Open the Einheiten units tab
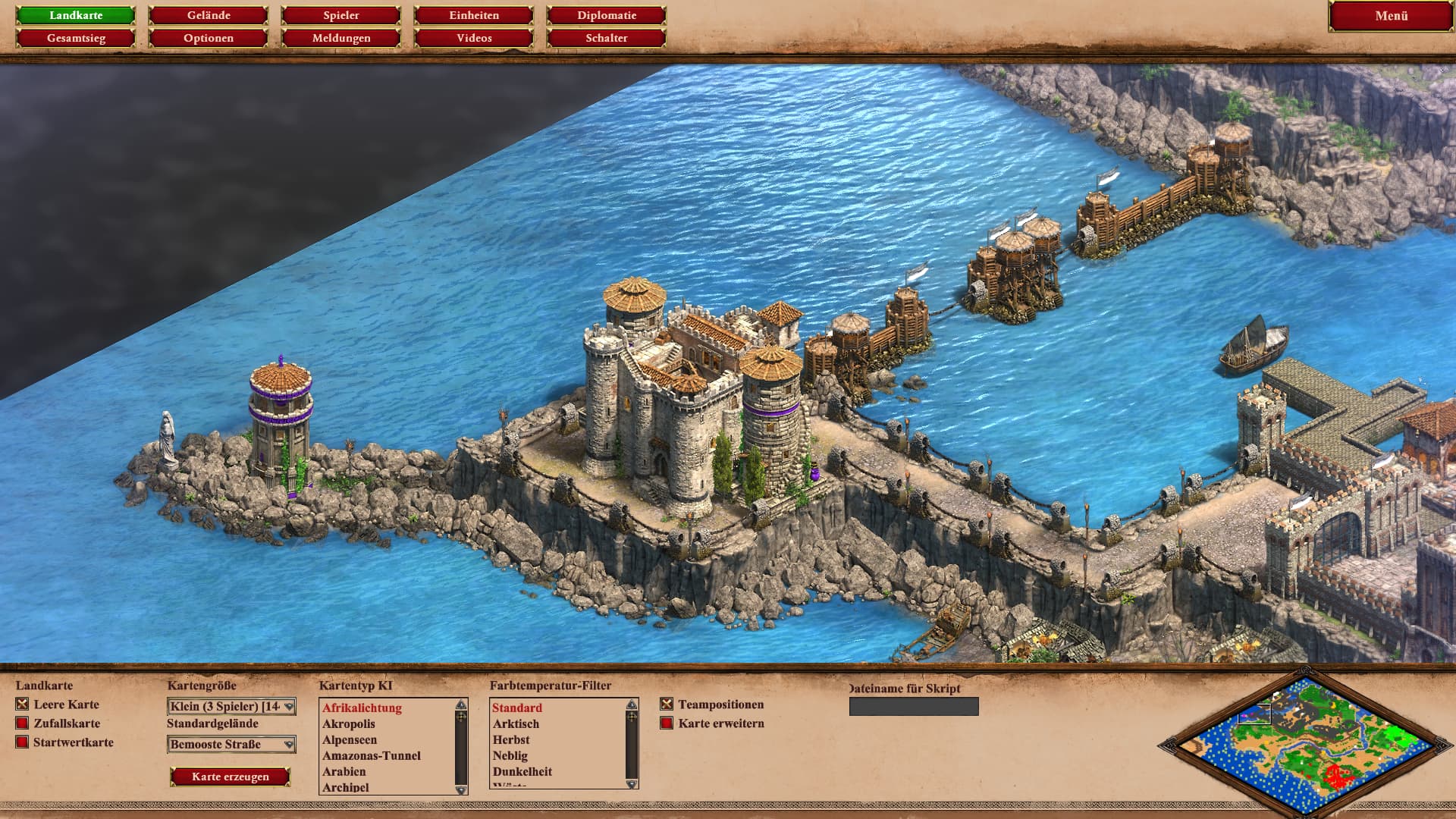The image size is (1456, 819). [474, 15]
